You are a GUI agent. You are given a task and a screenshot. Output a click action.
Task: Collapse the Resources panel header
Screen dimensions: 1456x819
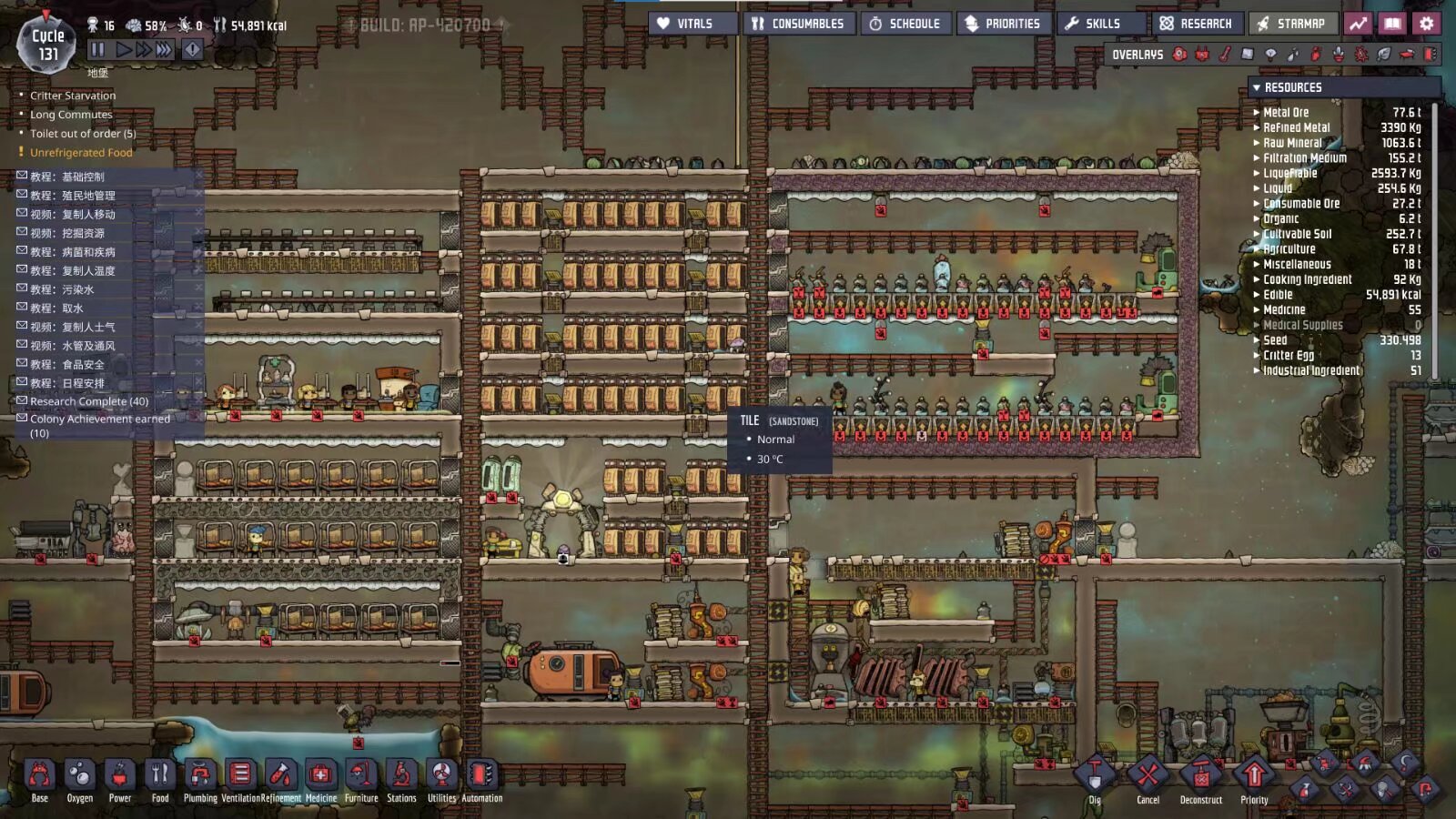[1292, 87]
